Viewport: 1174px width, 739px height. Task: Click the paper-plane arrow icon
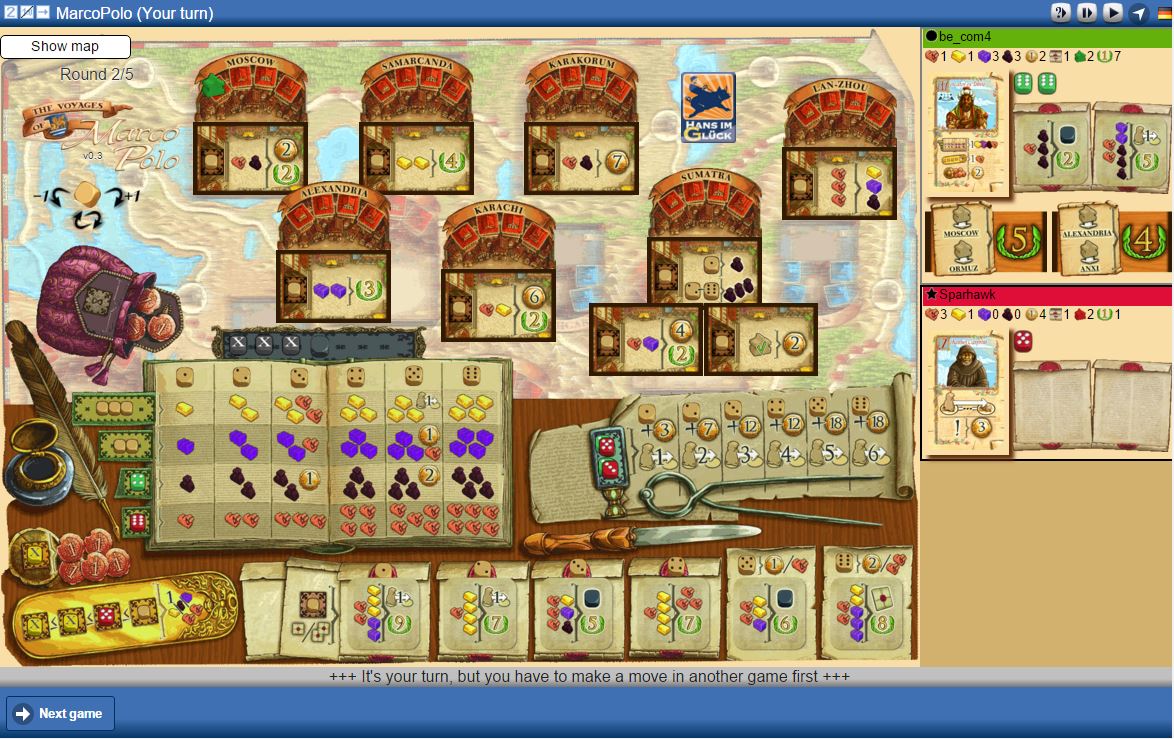point(1139,13)
